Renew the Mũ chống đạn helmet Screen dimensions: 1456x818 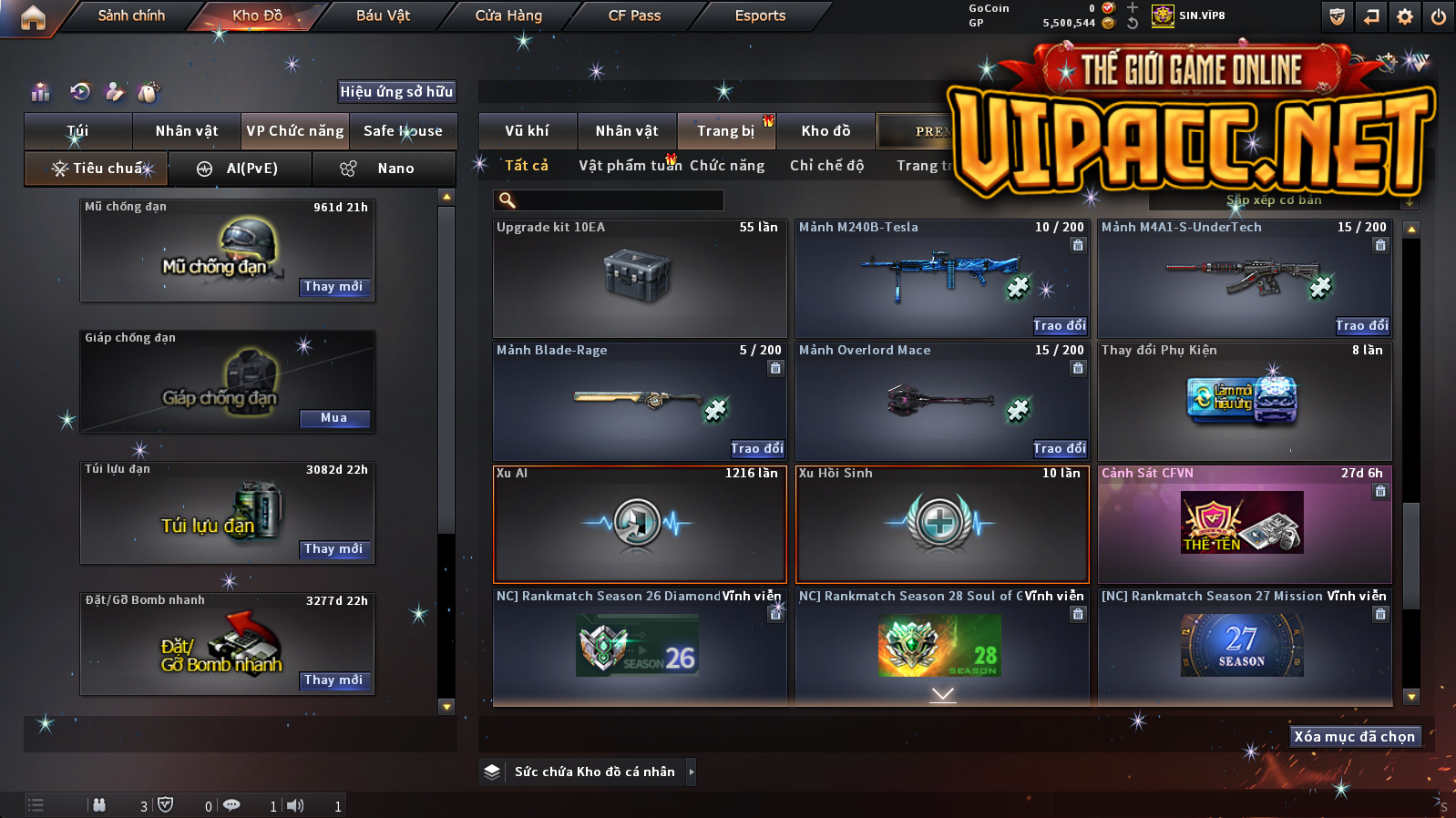[x=333, y=287]
